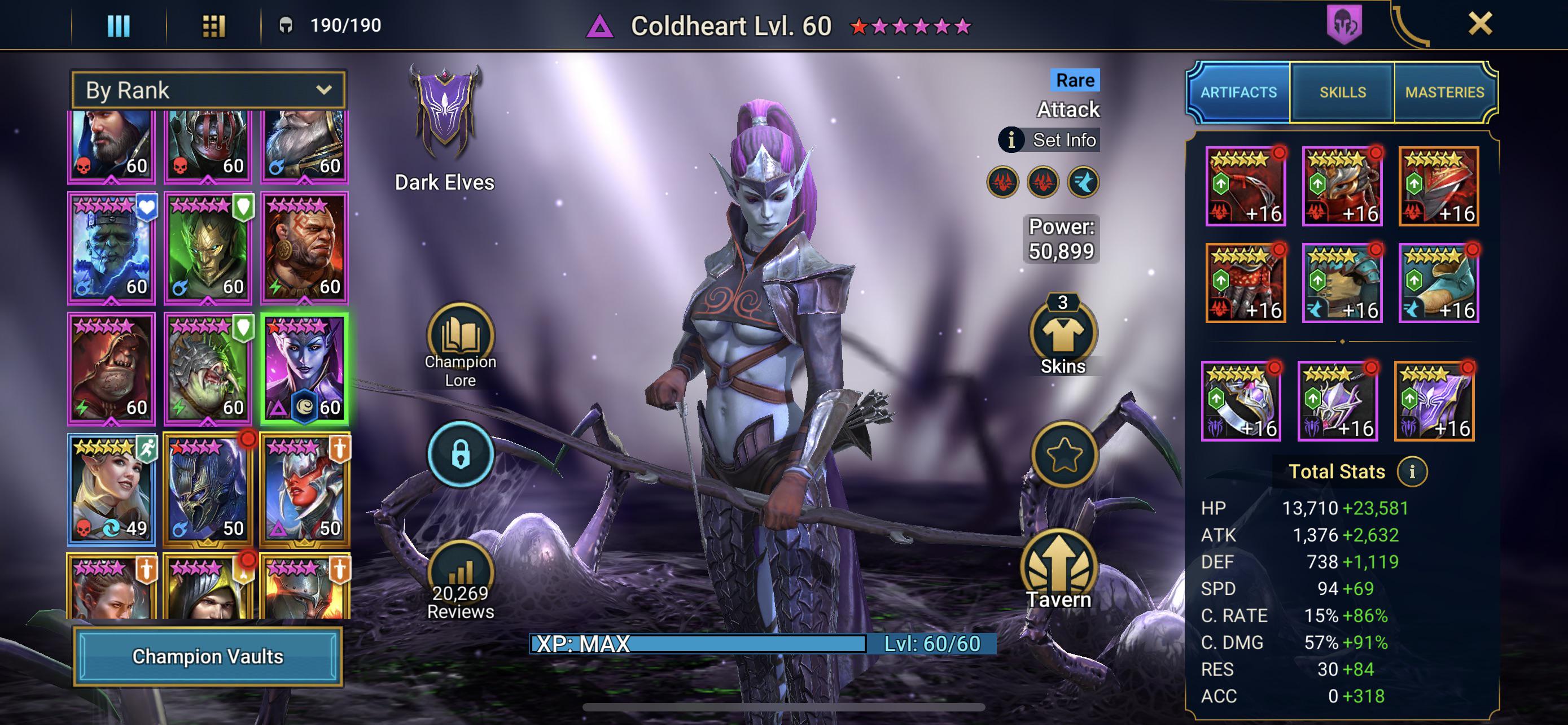Switch to the grid view layout
1568x725 pixels.
coord(214,25)
